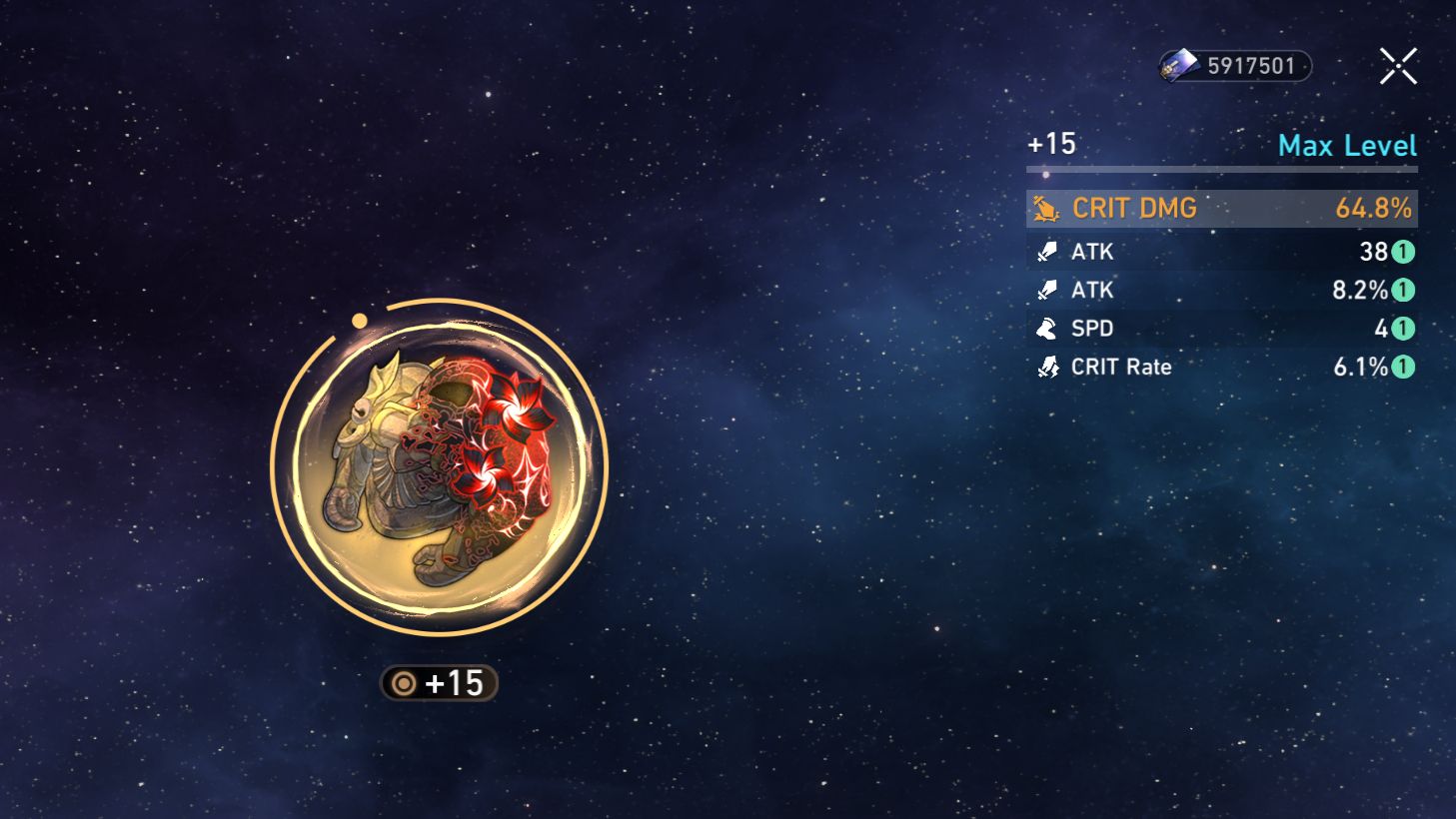This screenshot has width=1456, height=819.
Task: Click the SPD boot icon
Action: (1045, 328)
